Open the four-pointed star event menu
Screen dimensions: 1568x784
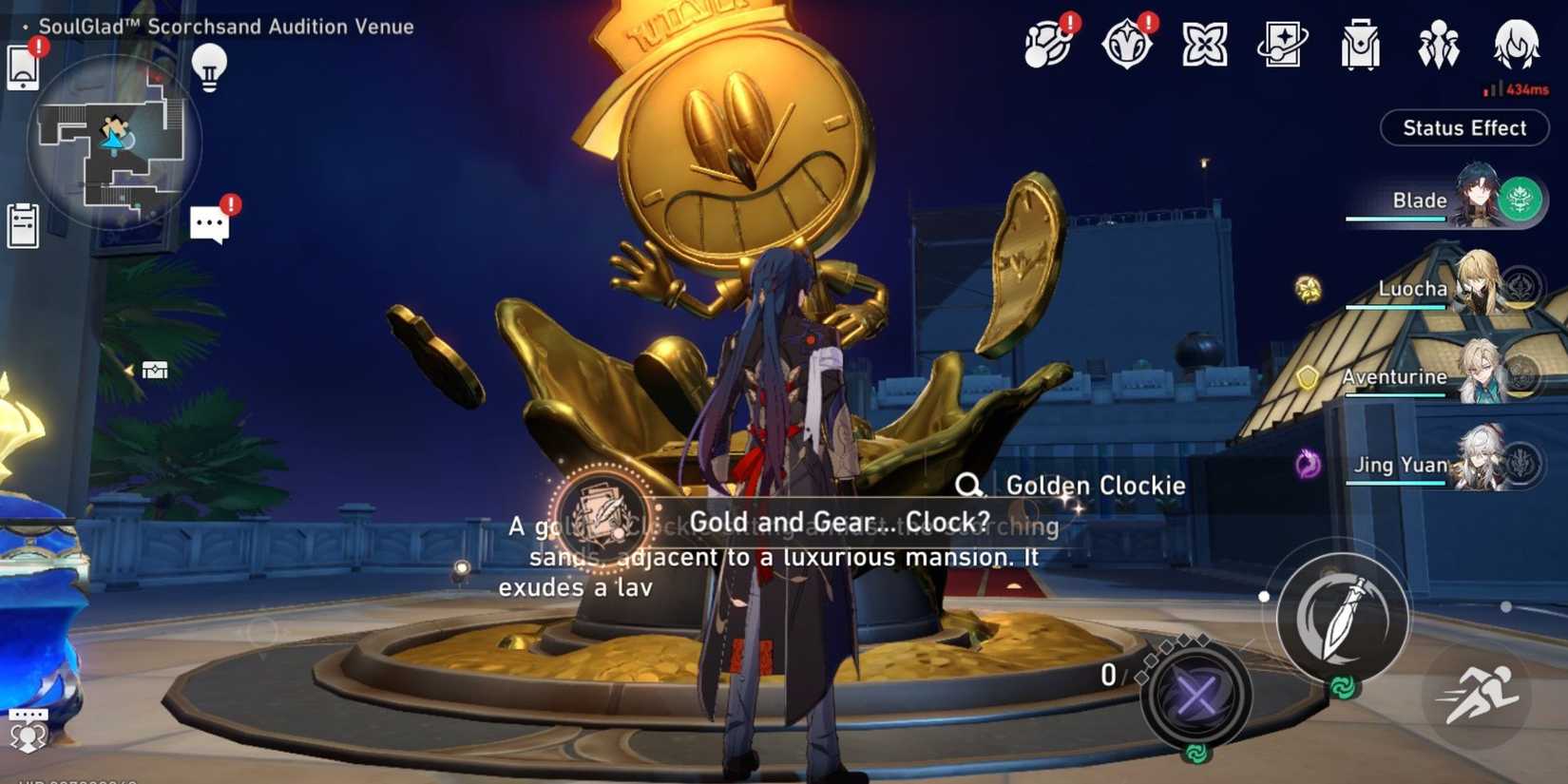1204,43
